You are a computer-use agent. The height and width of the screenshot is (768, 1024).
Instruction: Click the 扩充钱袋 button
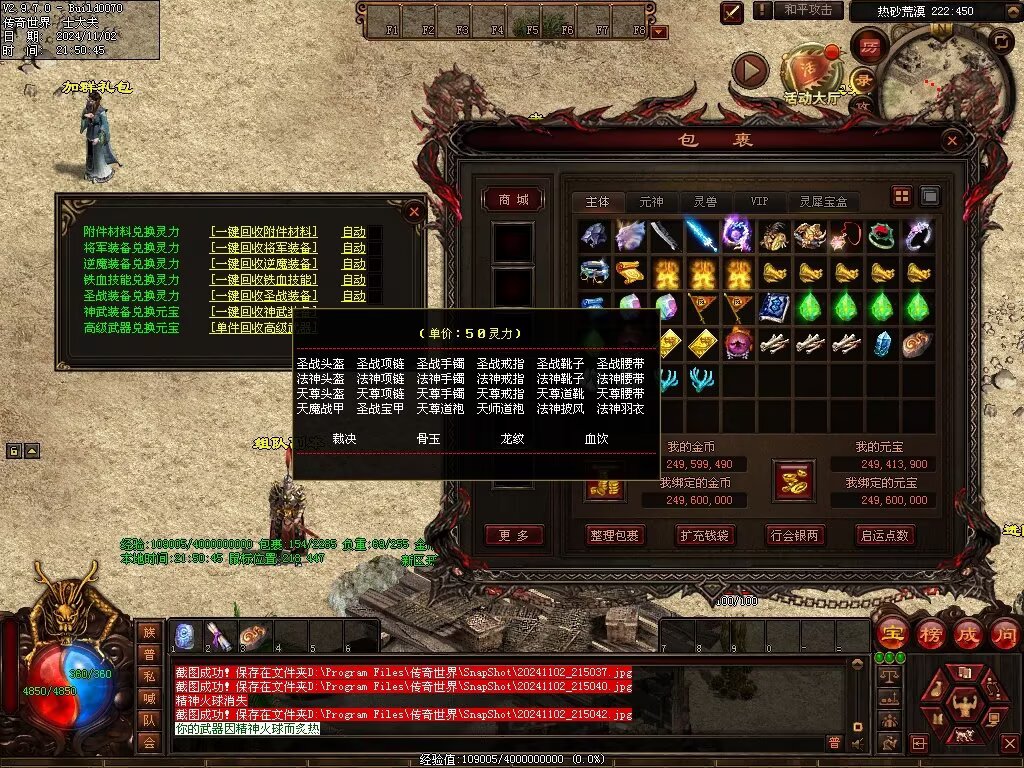(x=705, y=535)
